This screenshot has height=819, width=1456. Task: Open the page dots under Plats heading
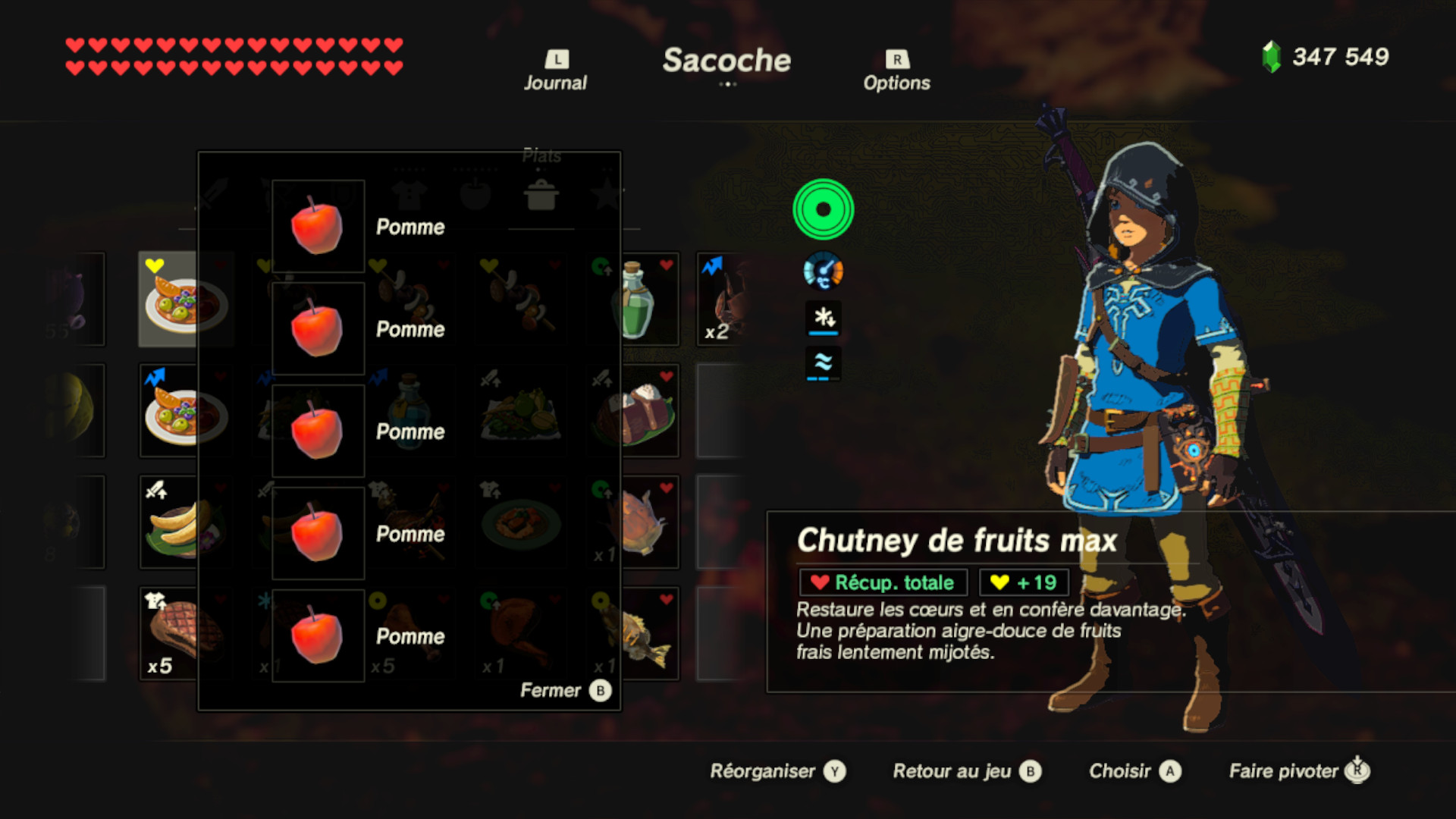pyautogui.click(x=540, y=170)
